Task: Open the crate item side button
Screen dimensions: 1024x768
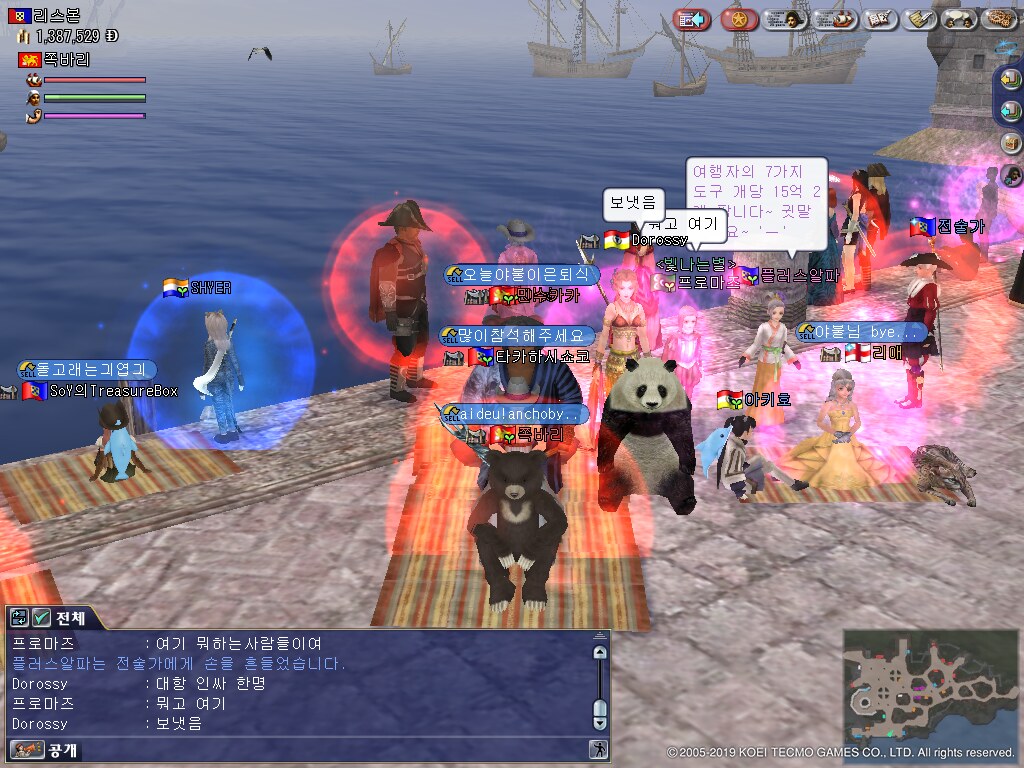Action: 1011,143
